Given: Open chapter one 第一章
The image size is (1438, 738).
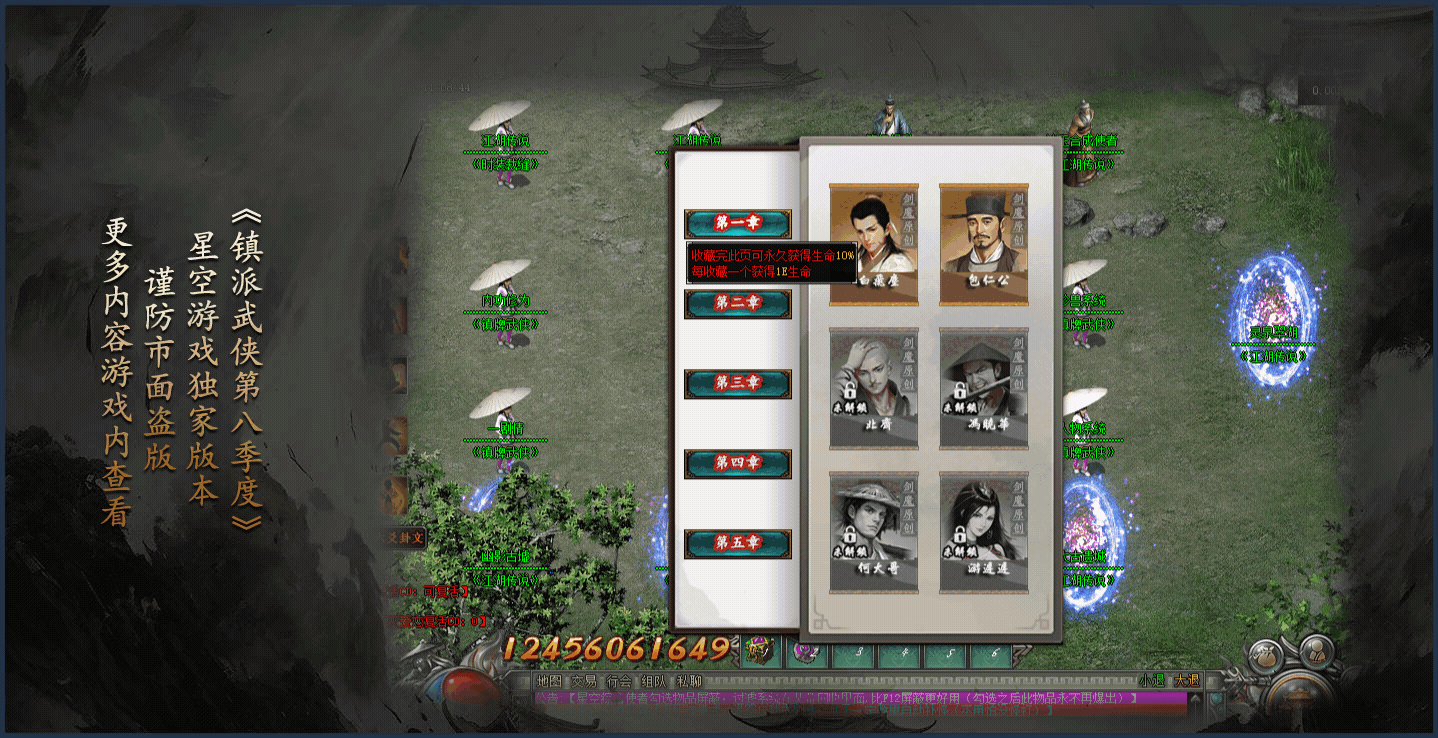Looking at the screenshot, I should [x=738, y=223].
